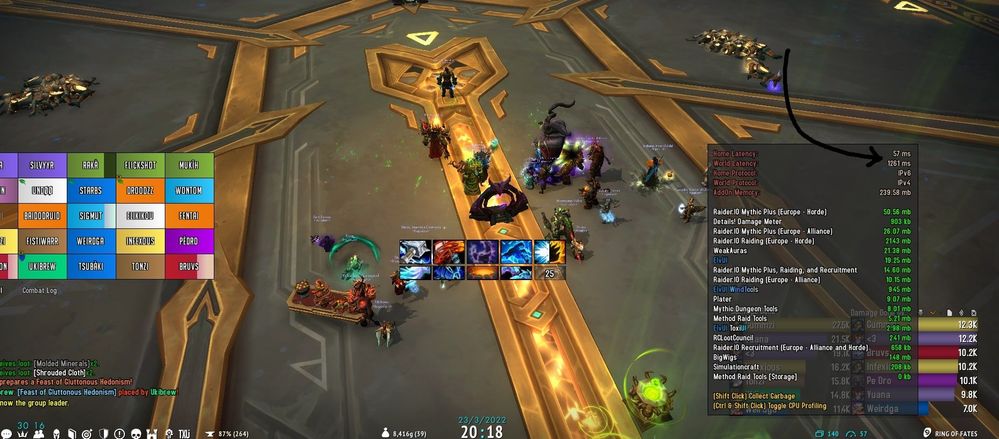Select the Starbs raid frame
This screenshot has width=999, height=439.
pyautogui.click(x=91, y=189)
